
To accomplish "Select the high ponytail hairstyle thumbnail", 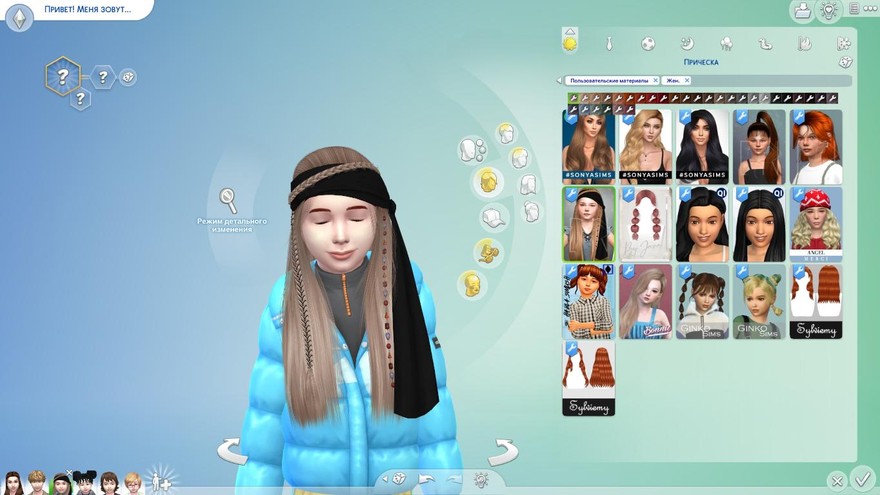I will coord(759,146).
